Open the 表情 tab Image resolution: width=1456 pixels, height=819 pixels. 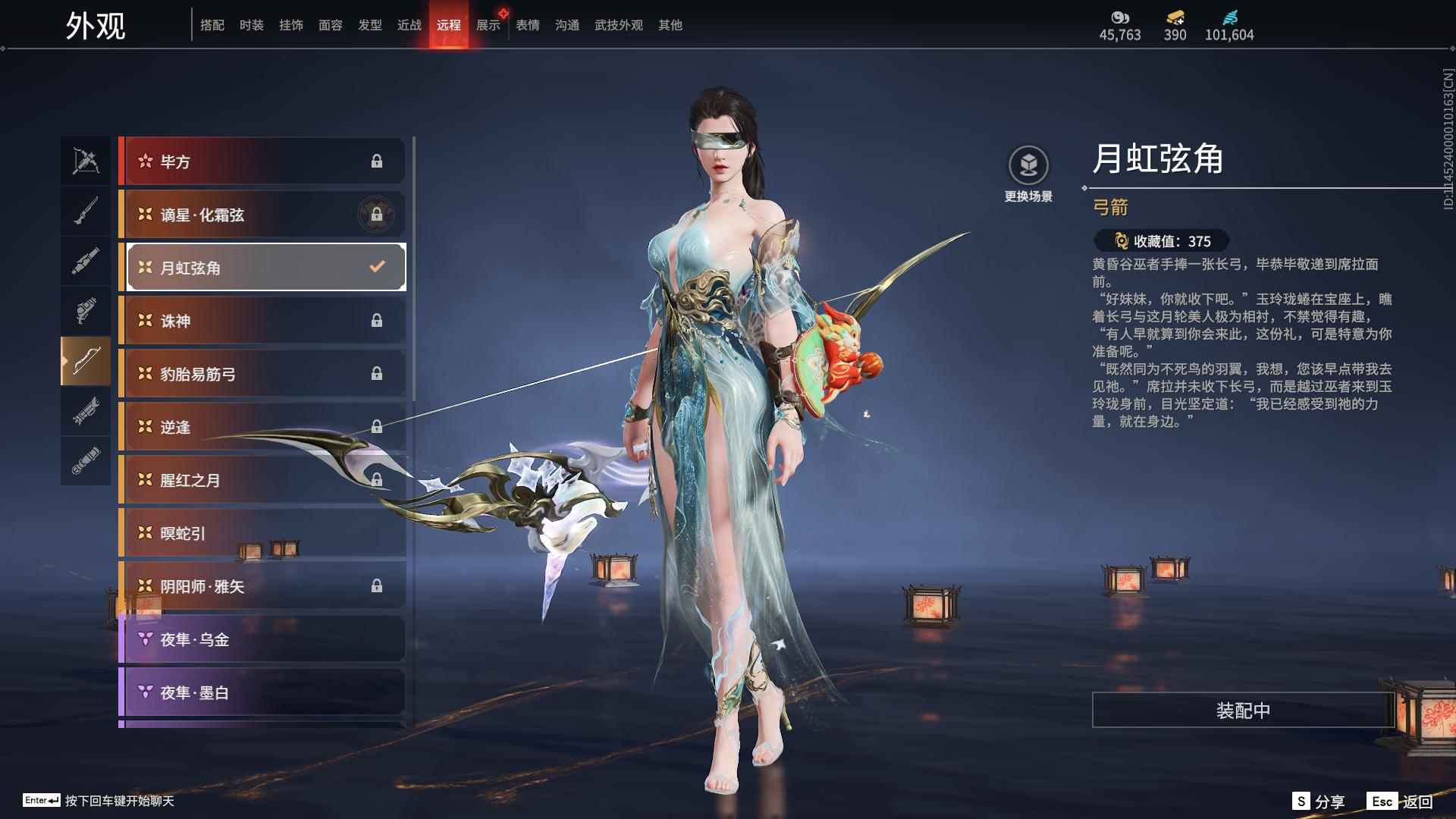pos(526,24)
